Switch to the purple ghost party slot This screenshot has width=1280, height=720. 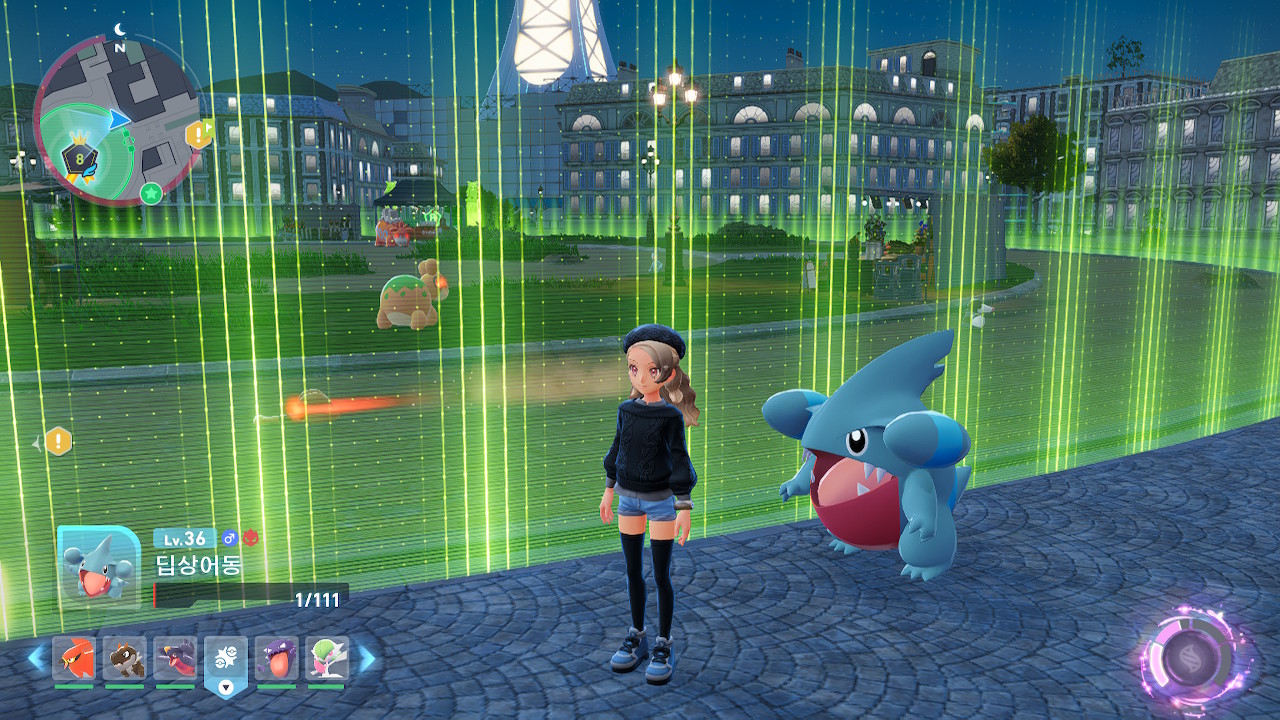coord(276,659)
